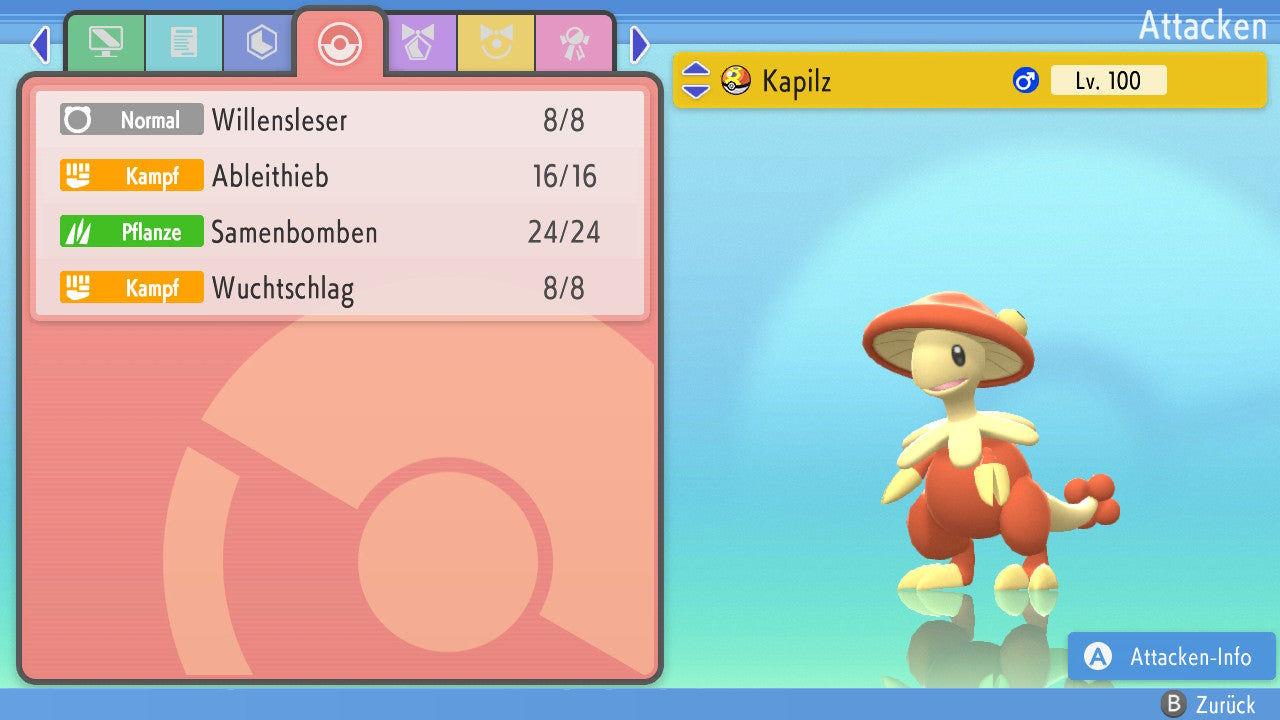Switch Pokémon with the up-down arrows by Kapilz

(696, 80)
